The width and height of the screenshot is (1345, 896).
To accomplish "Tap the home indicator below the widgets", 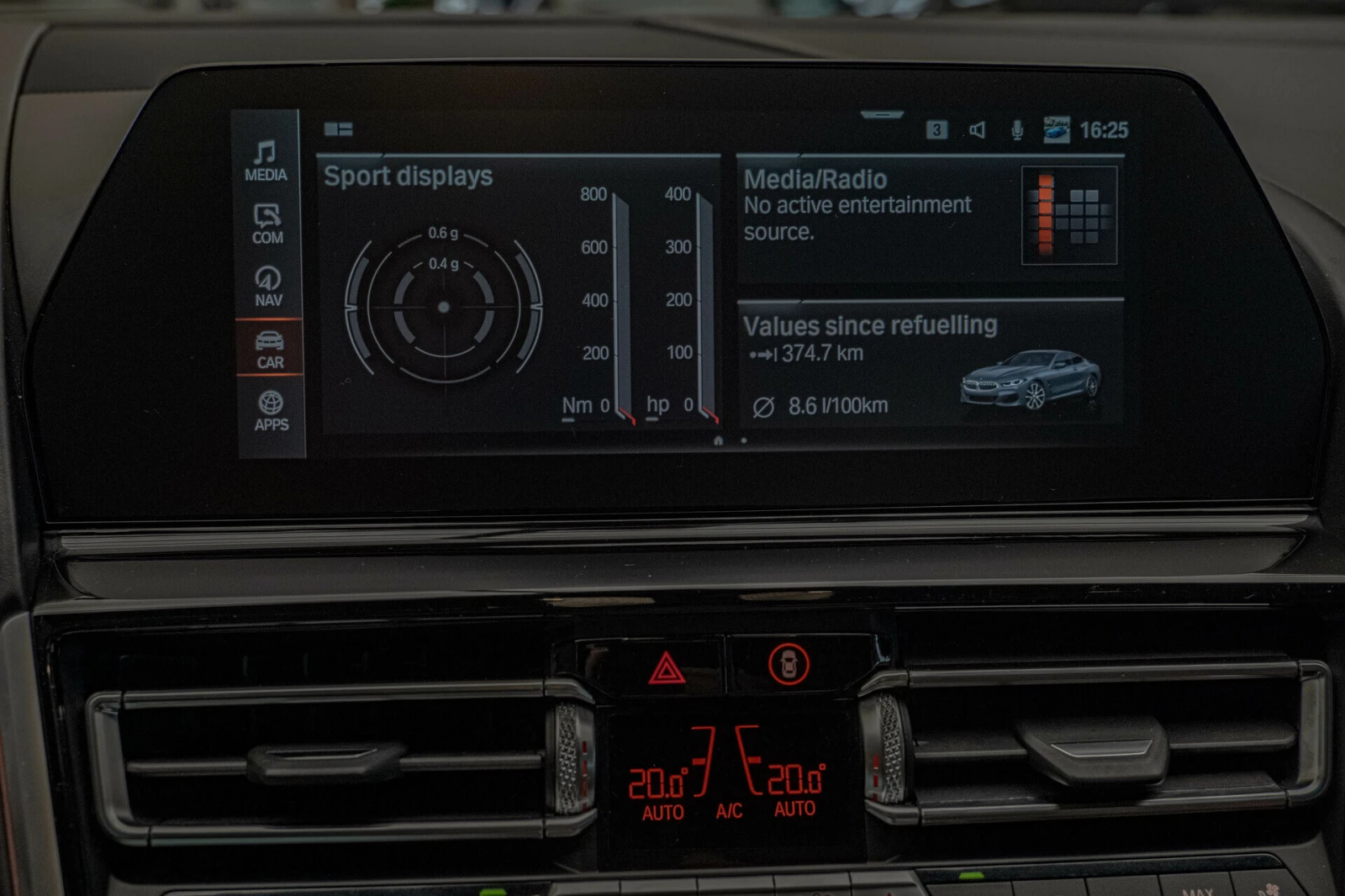I will (719, 438).
